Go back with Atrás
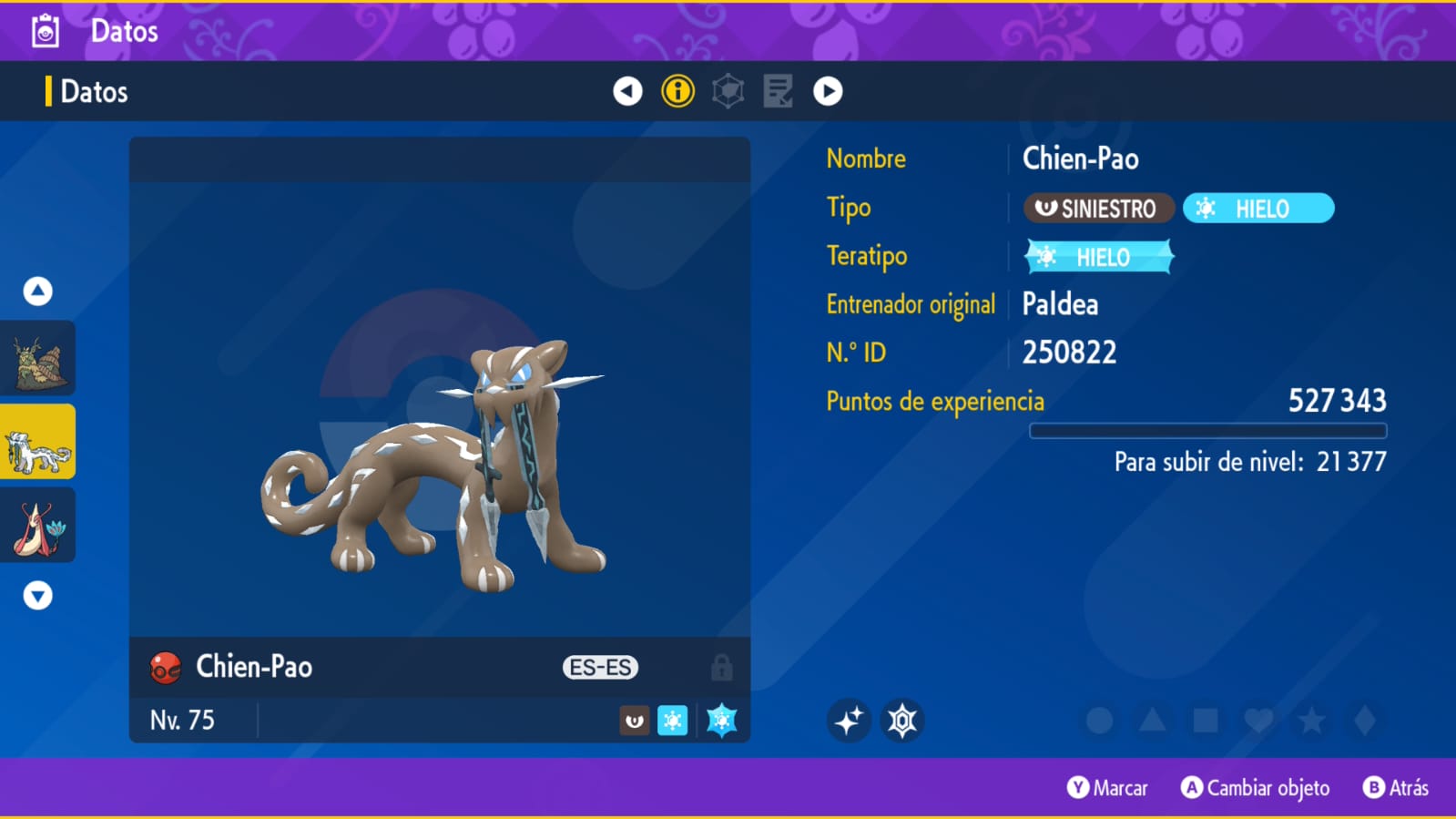Image resolution: width=1456 pixels, height=819 pixels. [x=1396, y=788]
